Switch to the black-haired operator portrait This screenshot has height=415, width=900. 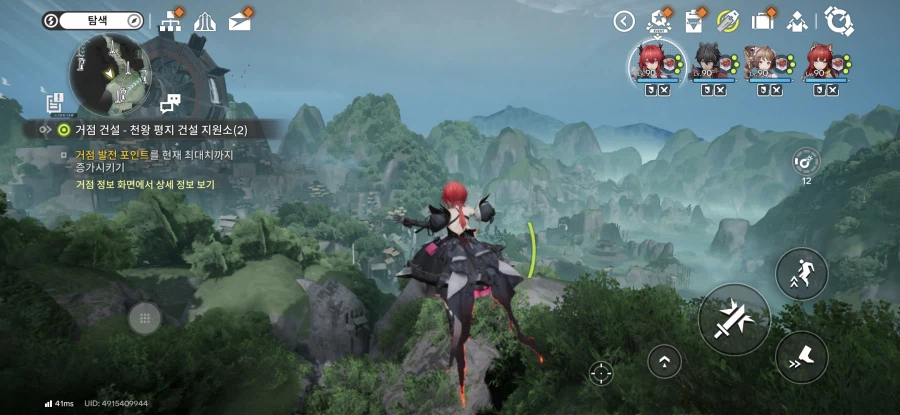pyautogui.click(x=713, y=63)
